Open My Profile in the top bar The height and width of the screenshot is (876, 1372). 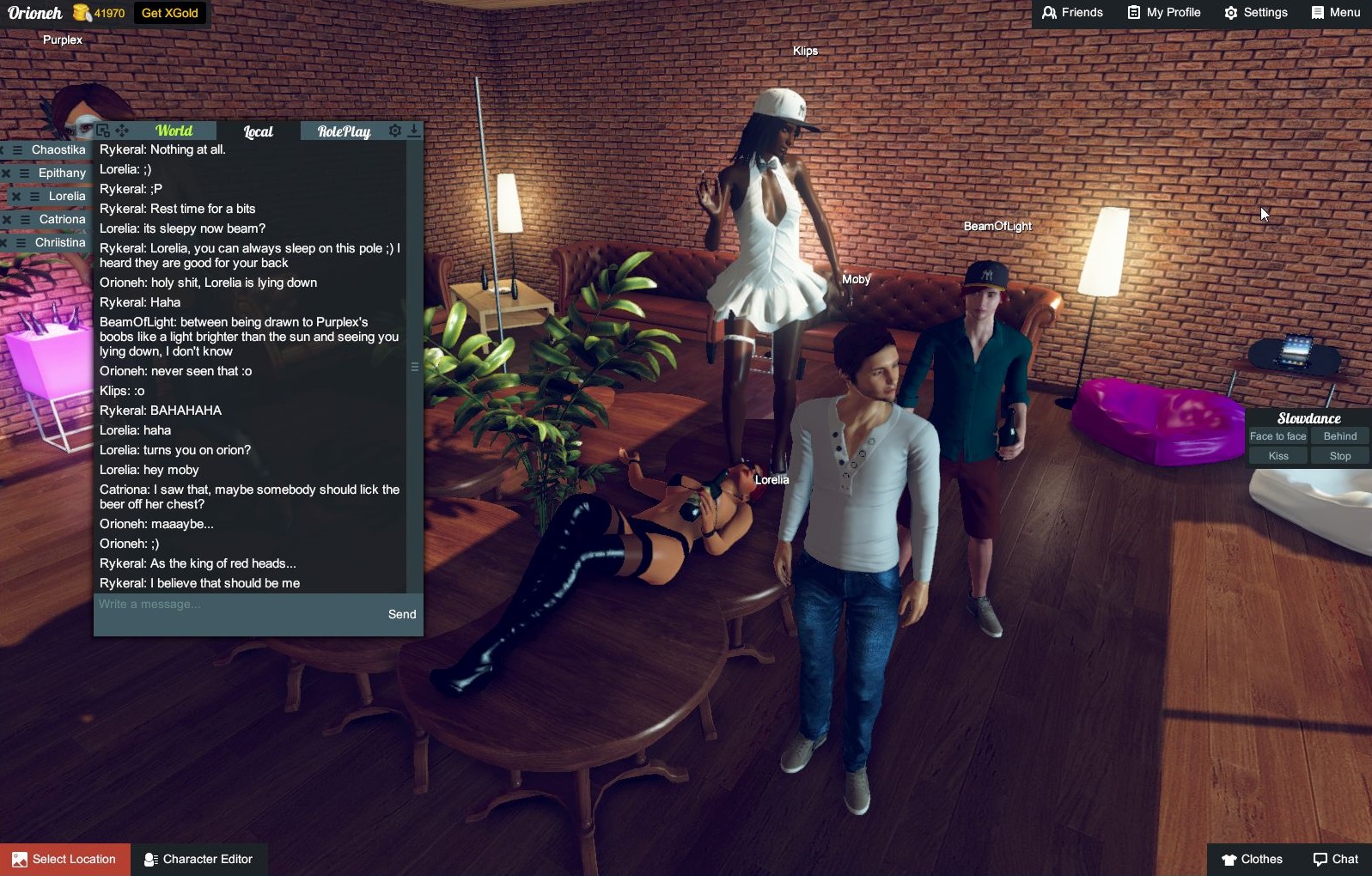(x=1163, y=13)
